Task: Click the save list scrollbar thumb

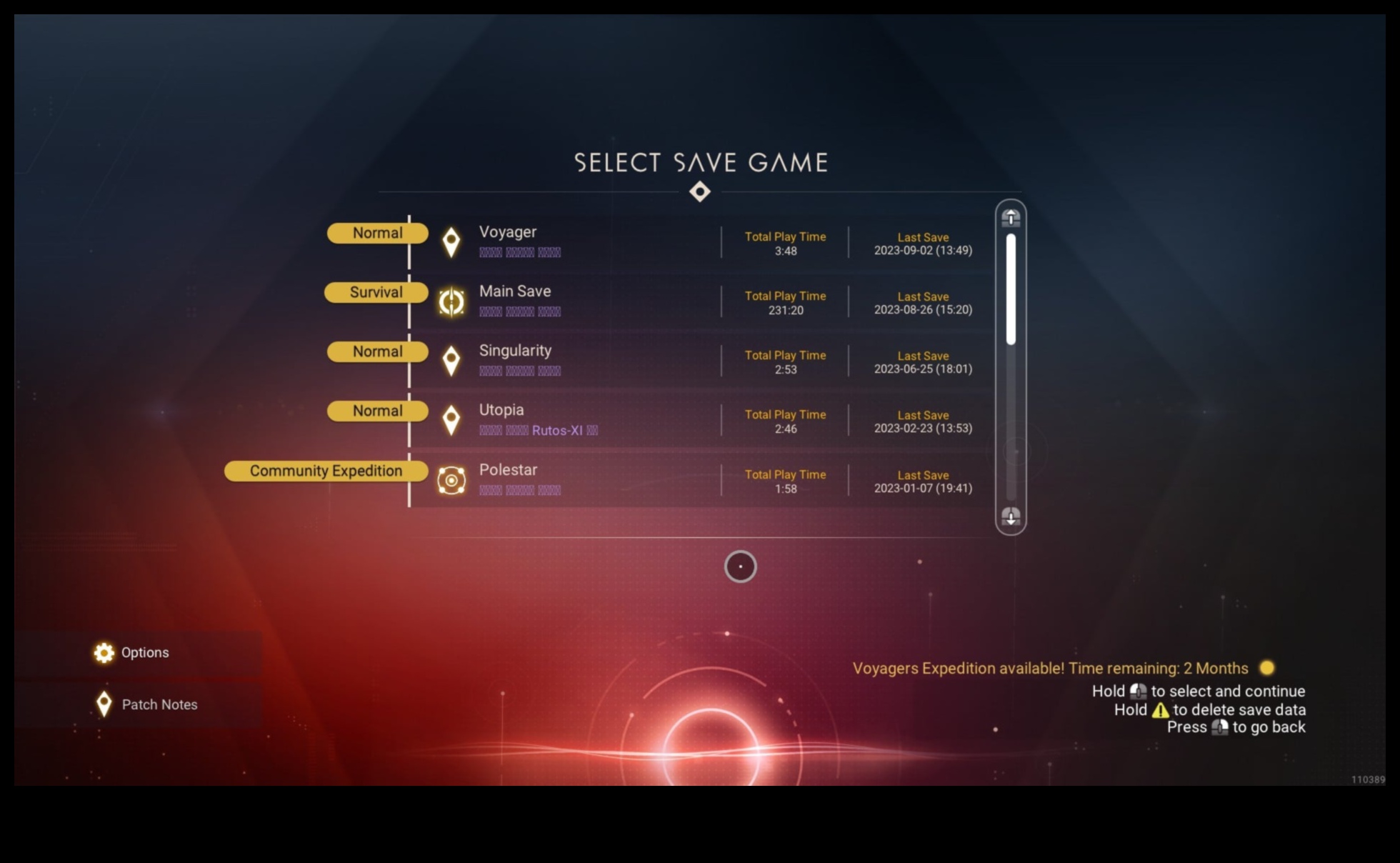Action: [1011, 289]
